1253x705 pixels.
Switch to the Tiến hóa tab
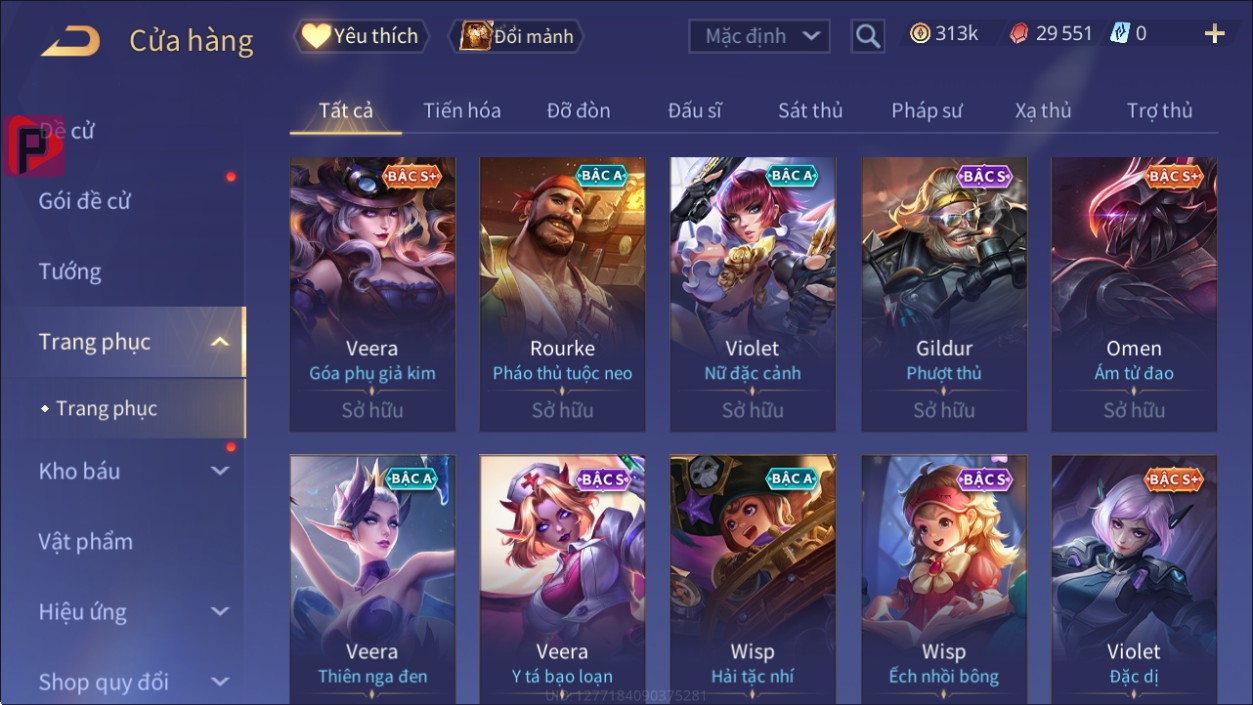point(462,111)
